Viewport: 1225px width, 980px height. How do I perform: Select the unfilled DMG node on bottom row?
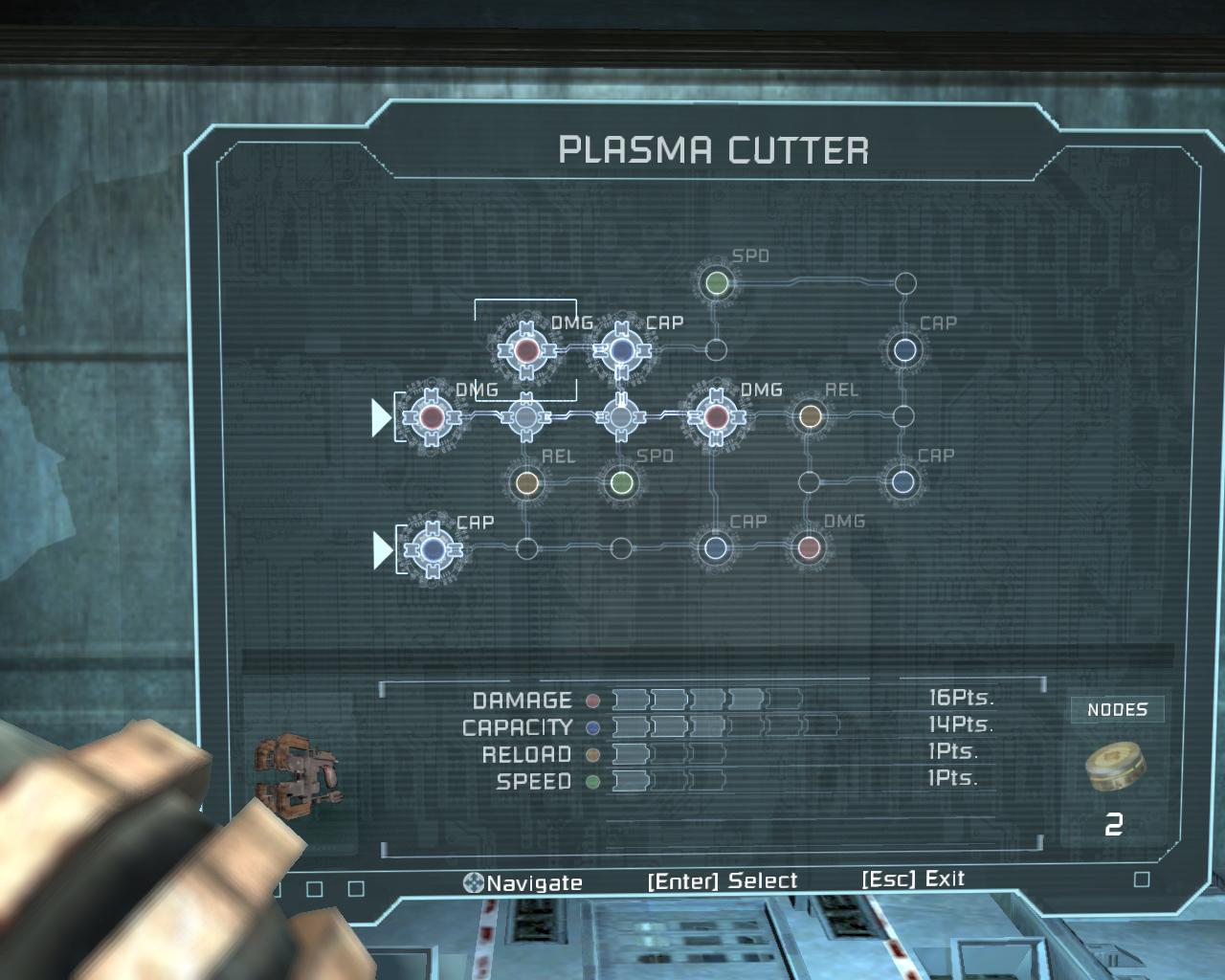(x=810, y=548)
